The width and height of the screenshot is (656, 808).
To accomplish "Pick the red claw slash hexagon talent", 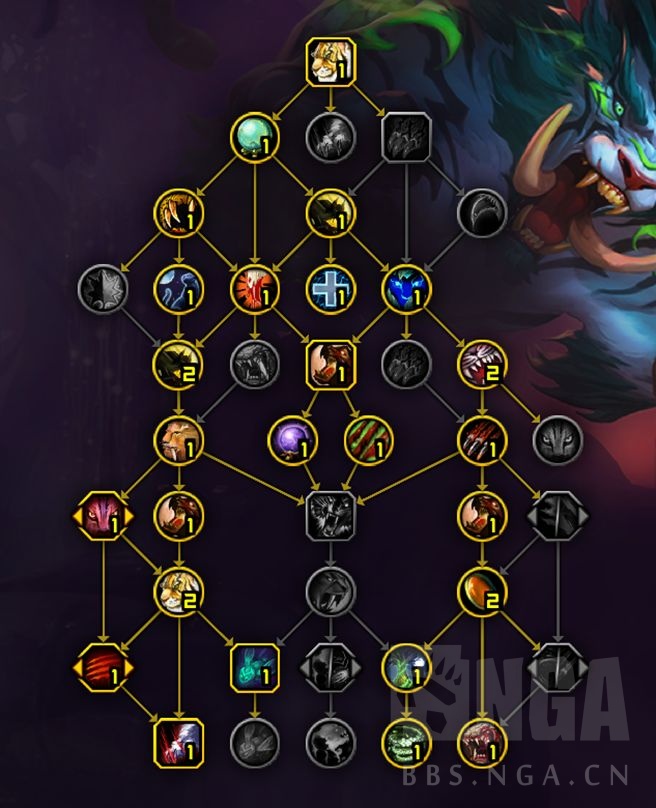I will (x=104, y=667).
